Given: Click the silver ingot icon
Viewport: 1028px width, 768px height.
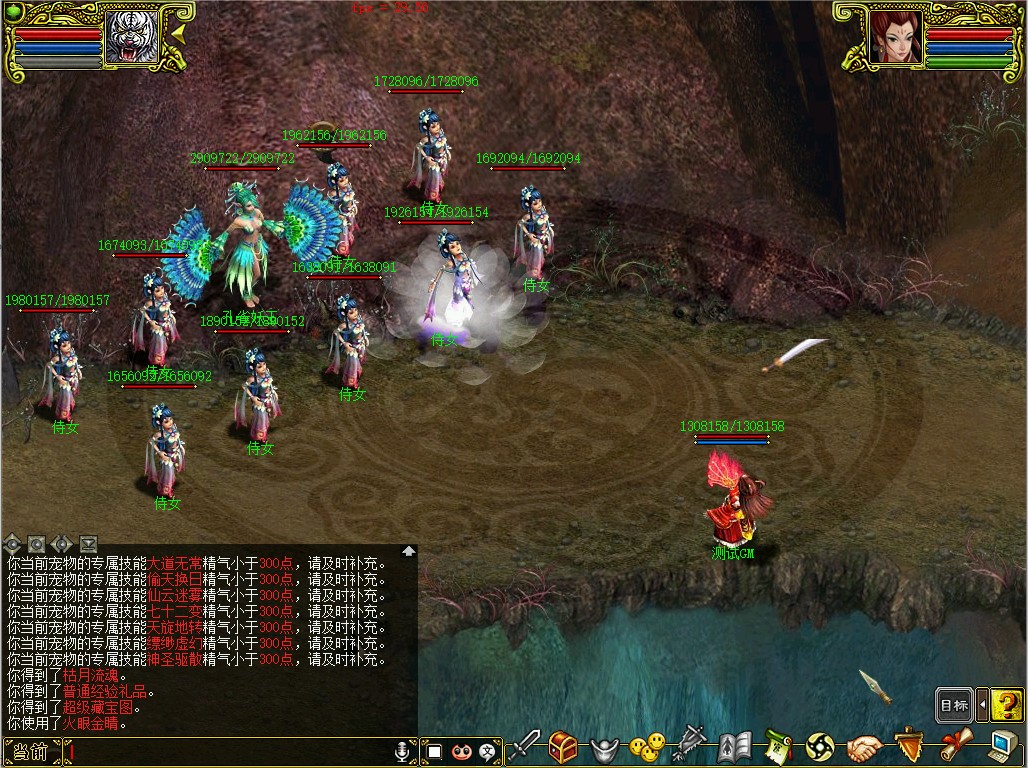Looking at the screenshot, I should tap(605, 748).
